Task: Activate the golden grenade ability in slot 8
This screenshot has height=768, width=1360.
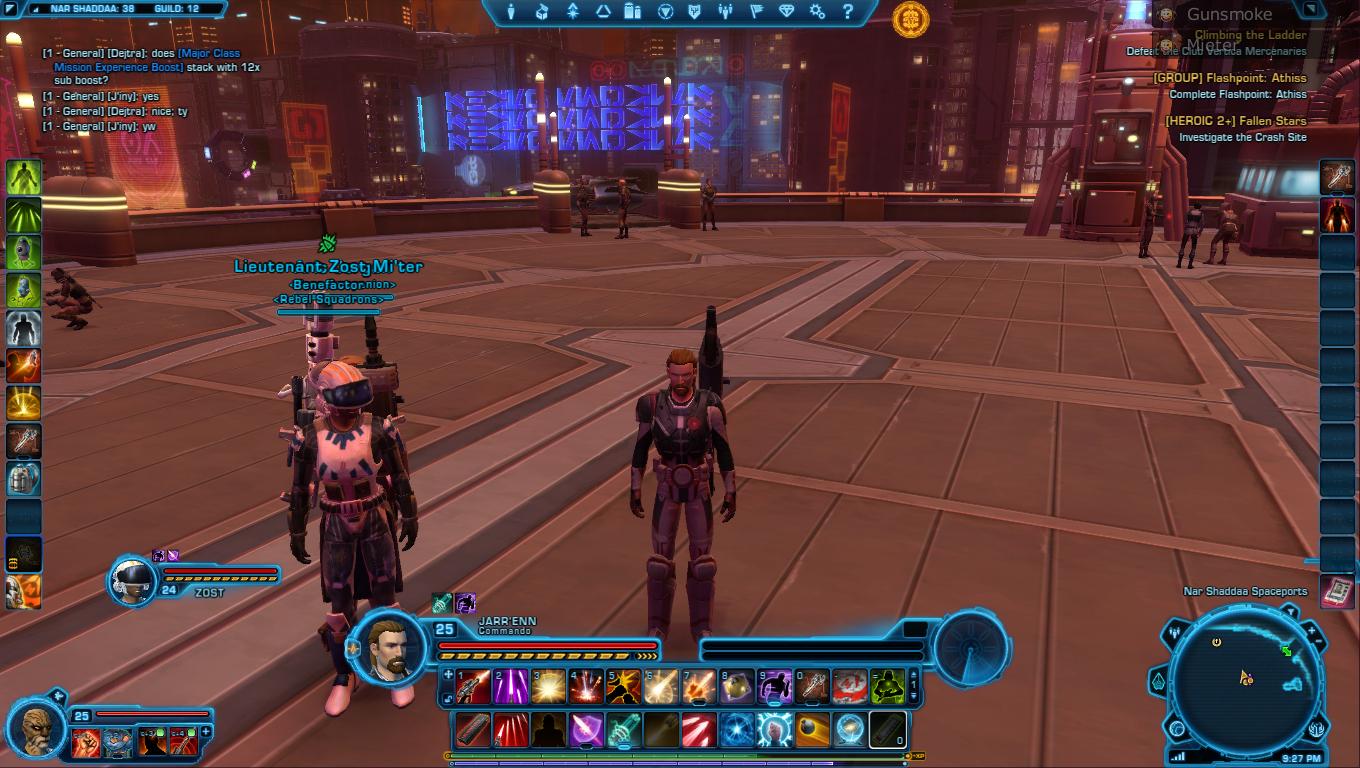Action: 736,687
